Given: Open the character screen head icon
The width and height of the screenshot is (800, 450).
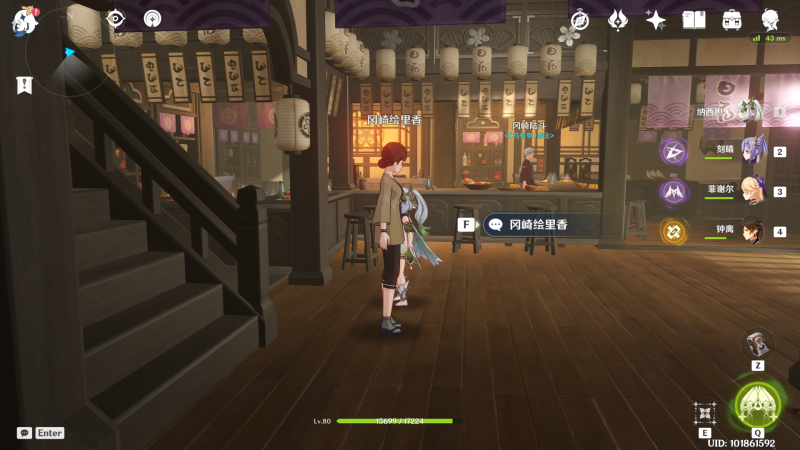Looking at the screenshot, I should point(770,20).
